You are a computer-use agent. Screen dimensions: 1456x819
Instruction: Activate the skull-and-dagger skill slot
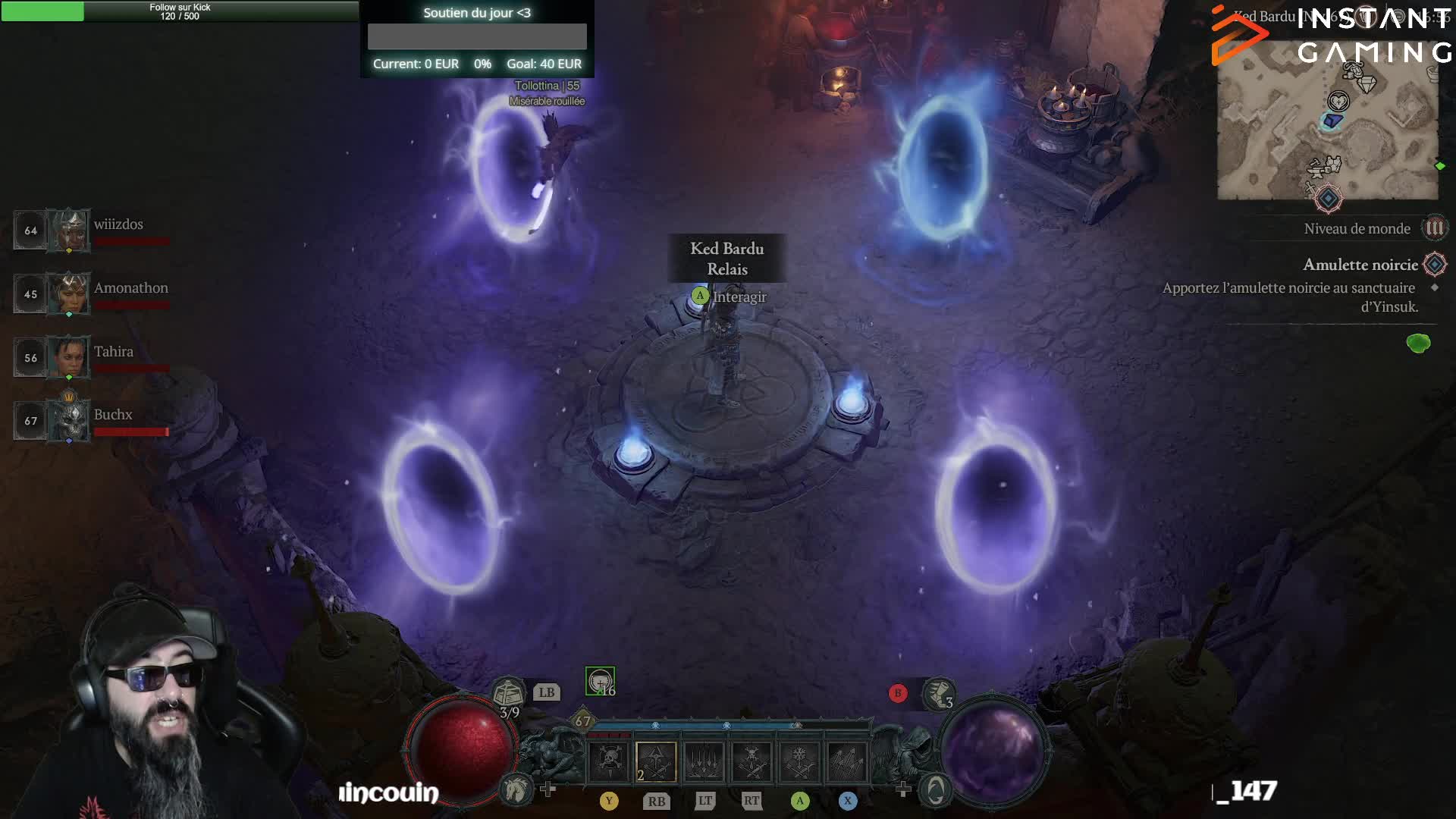[610, 761]
